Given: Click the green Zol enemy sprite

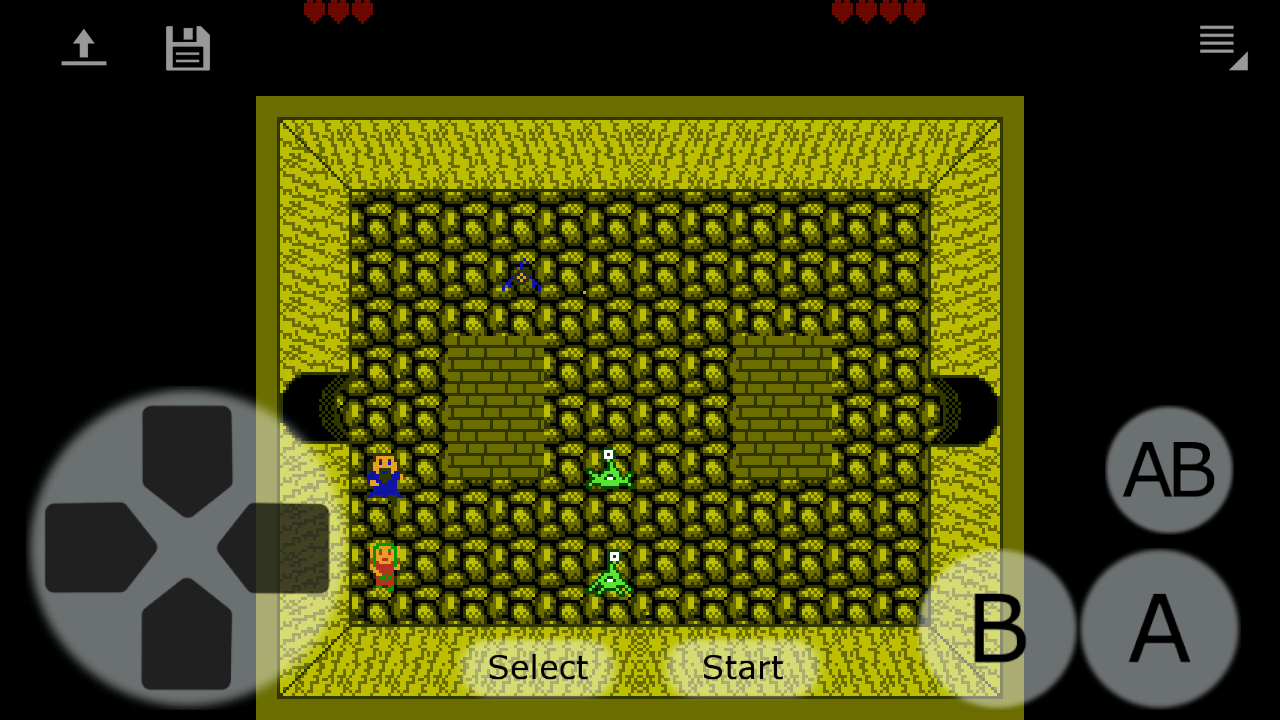Looking at the screenshot, I should [x=610, y=475].
